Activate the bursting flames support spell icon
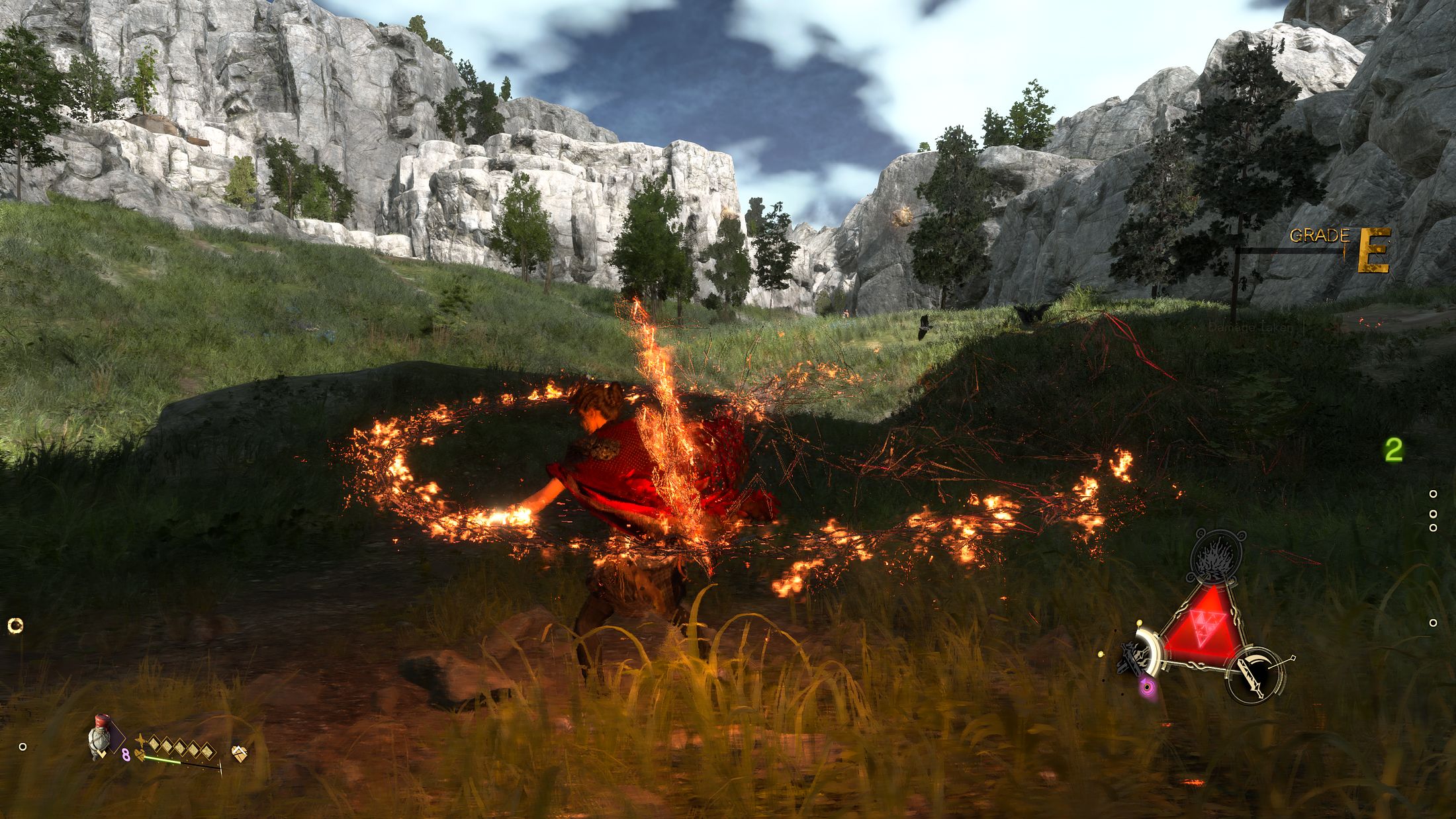The height and width of the screenshot is (819, 1456). pos(1216,557)
